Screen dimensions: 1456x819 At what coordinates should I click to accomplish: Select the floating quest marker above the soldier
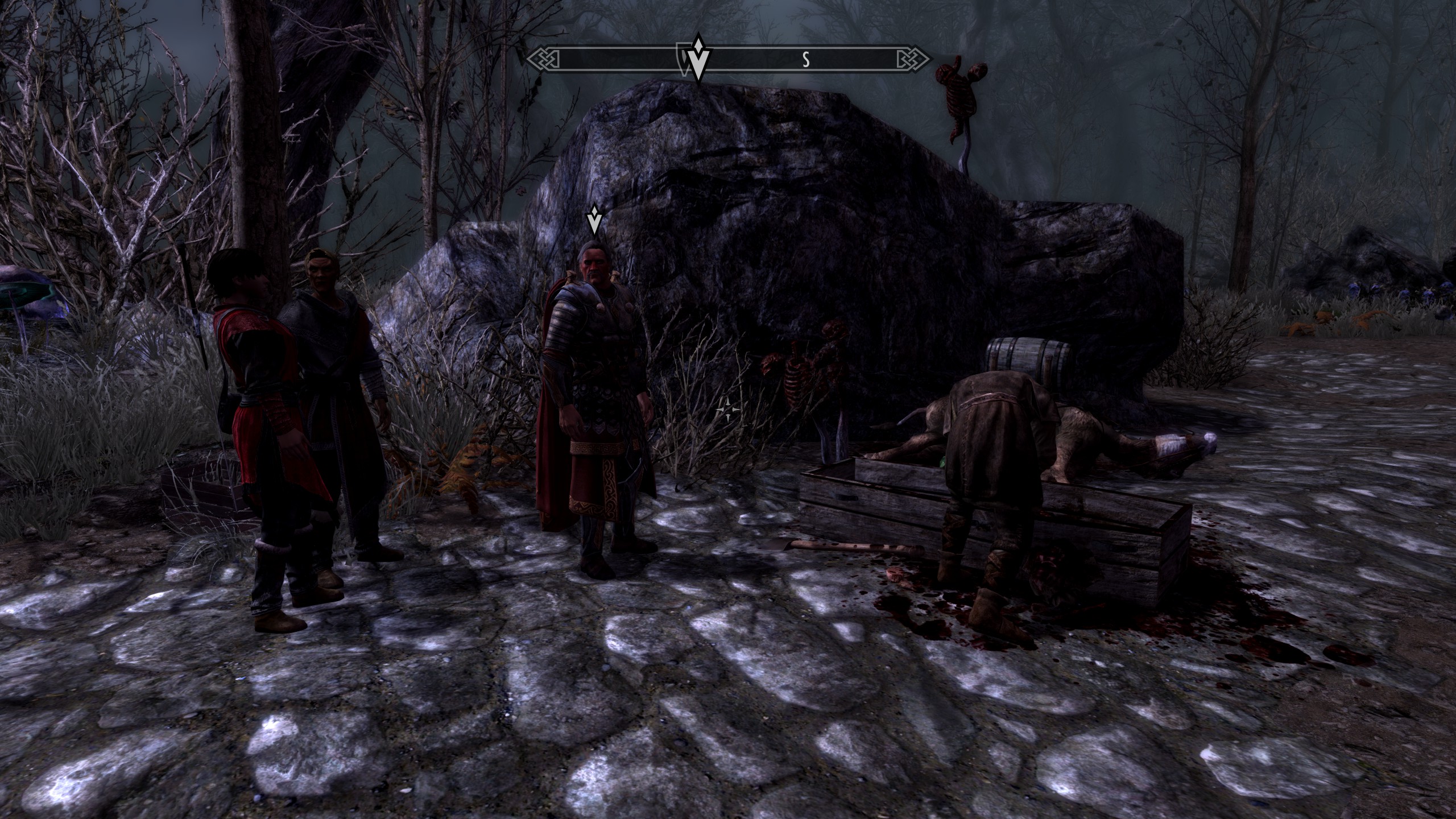point(594,221)
